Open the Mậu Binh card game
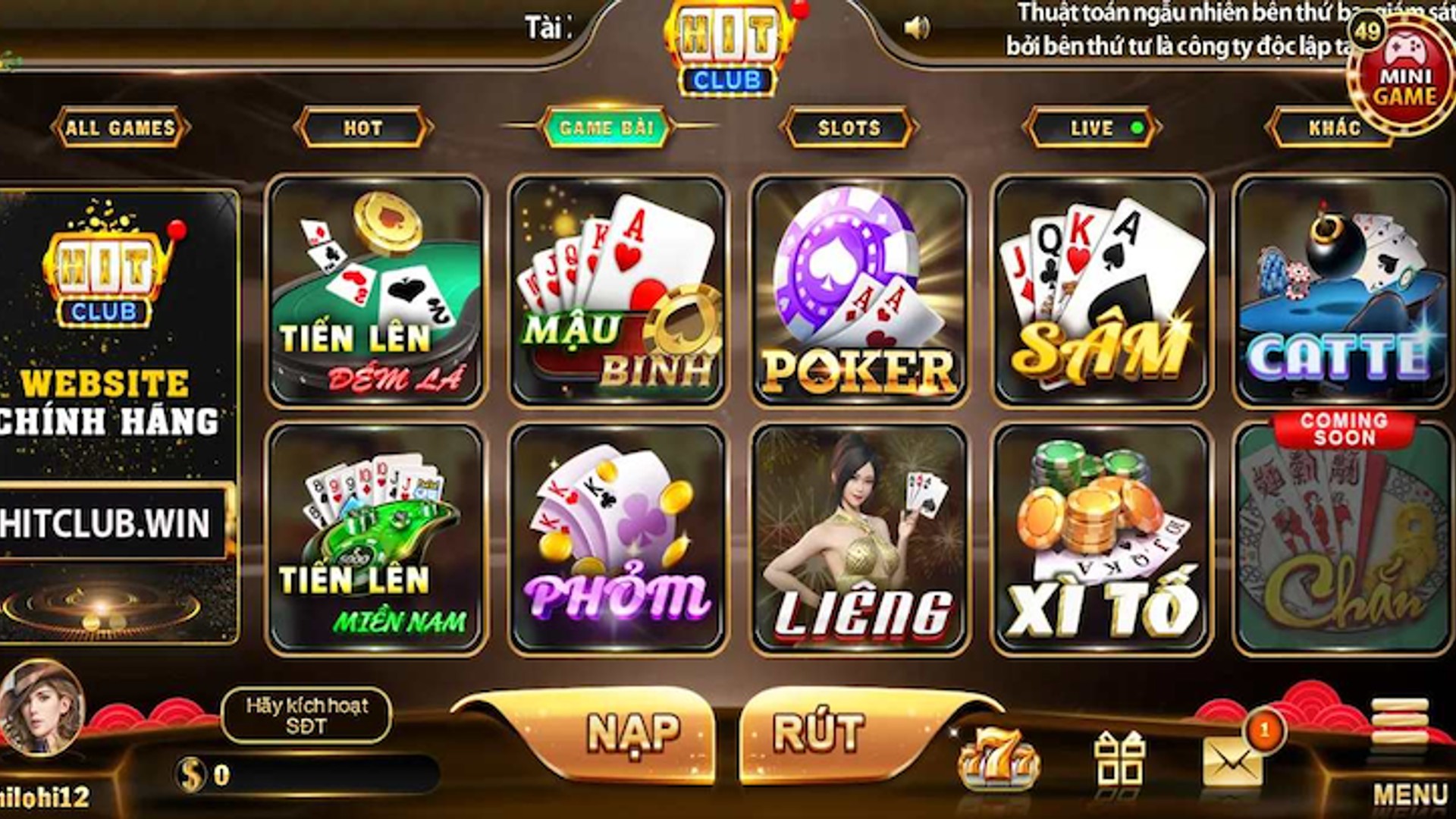Viewport: 1456px width, 819px height. (x=618, y=292)
